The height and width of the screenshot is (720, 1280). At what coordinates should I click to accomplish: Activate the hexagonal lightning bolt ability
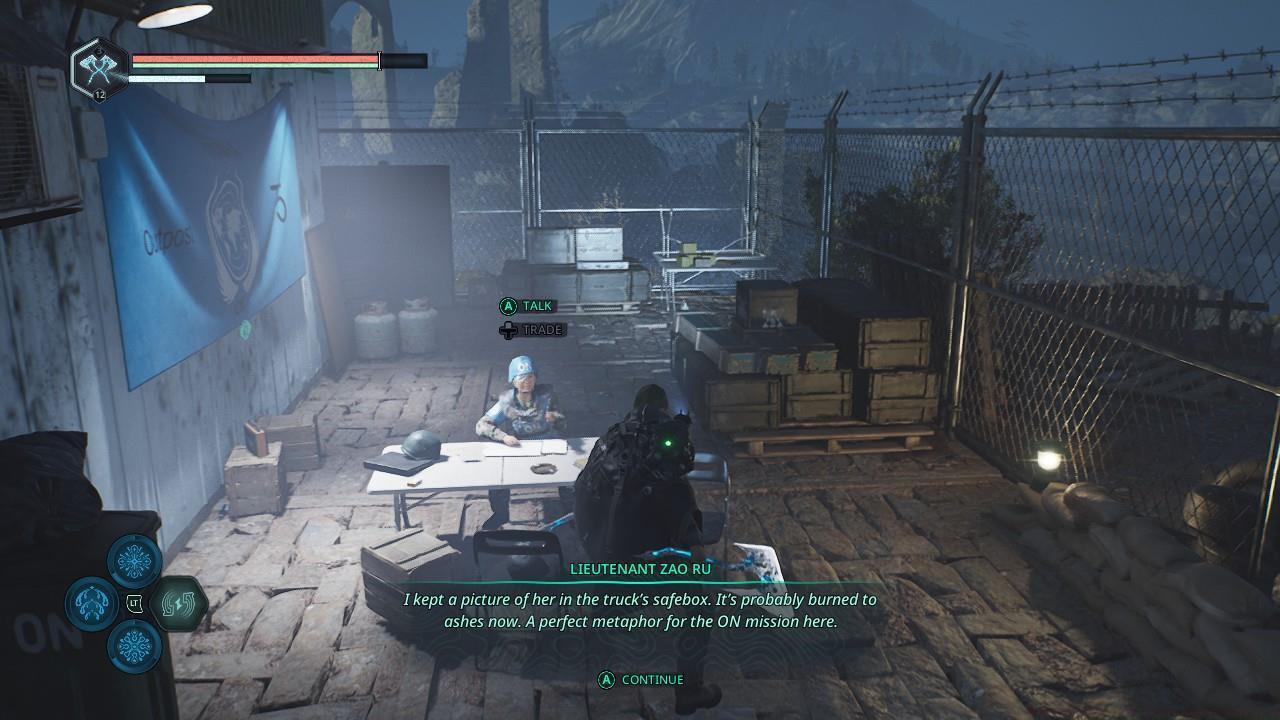tap(182, 603)
